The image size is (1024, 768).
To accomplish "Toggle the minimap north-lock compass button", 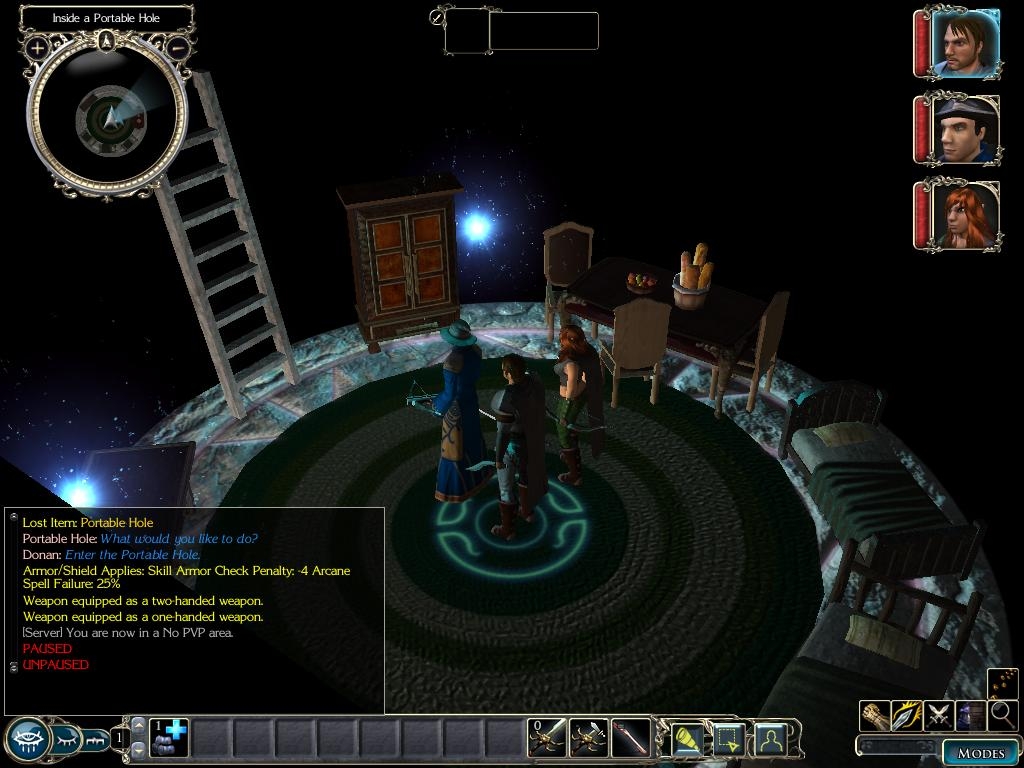I will pos(107,41).
